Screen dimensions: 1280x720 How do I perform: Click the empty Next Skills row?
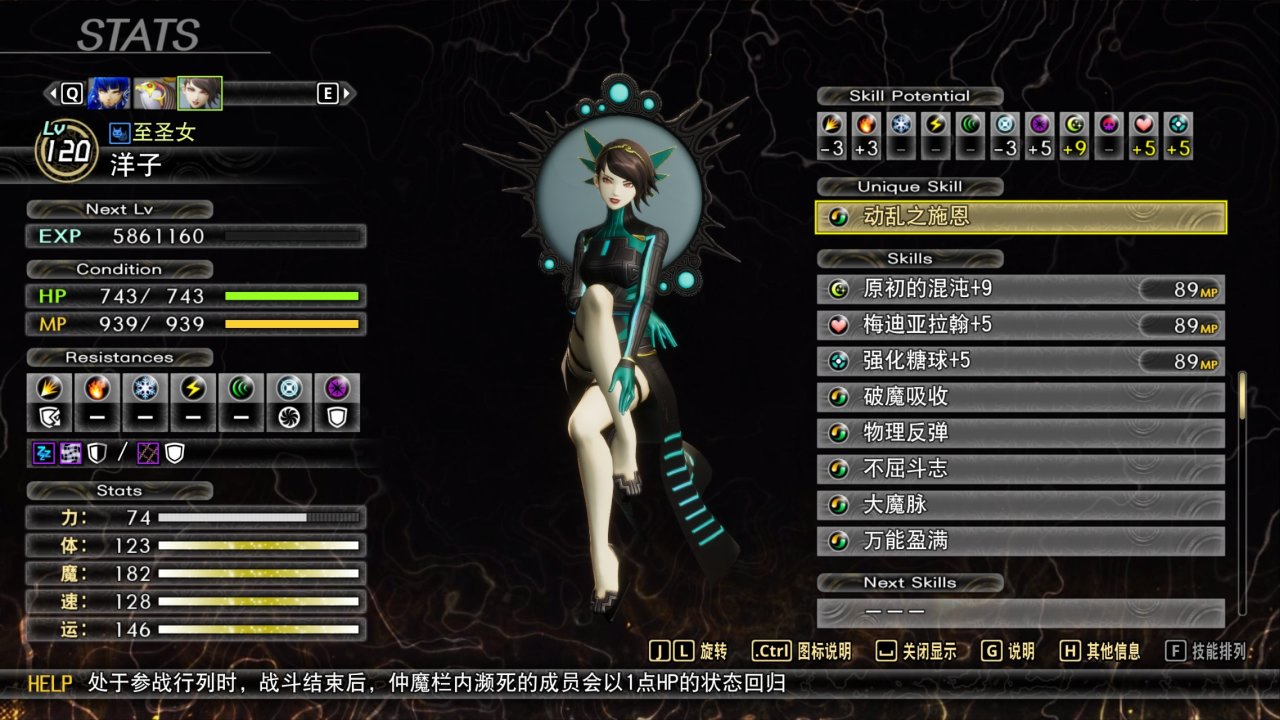[1020, 612]
